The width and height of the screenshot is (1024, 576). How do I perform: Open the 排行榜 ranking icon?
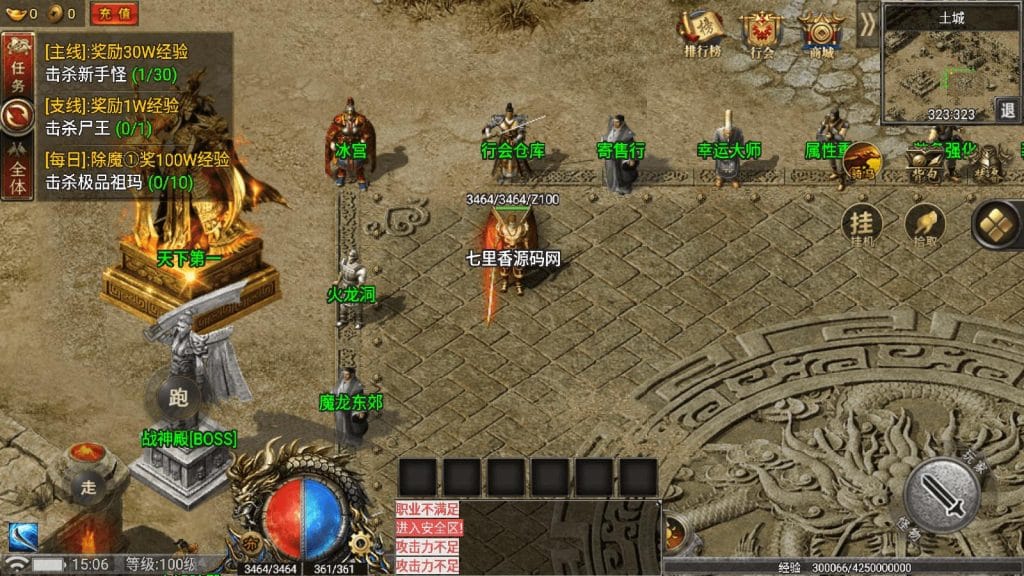click(x=702, y=36)
